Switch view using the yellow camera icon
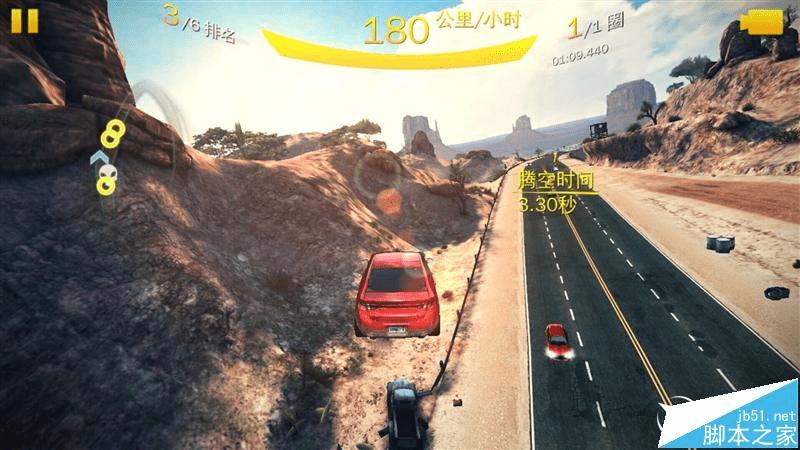The width and height of the screenshot is (800, 450). [764, 23]
